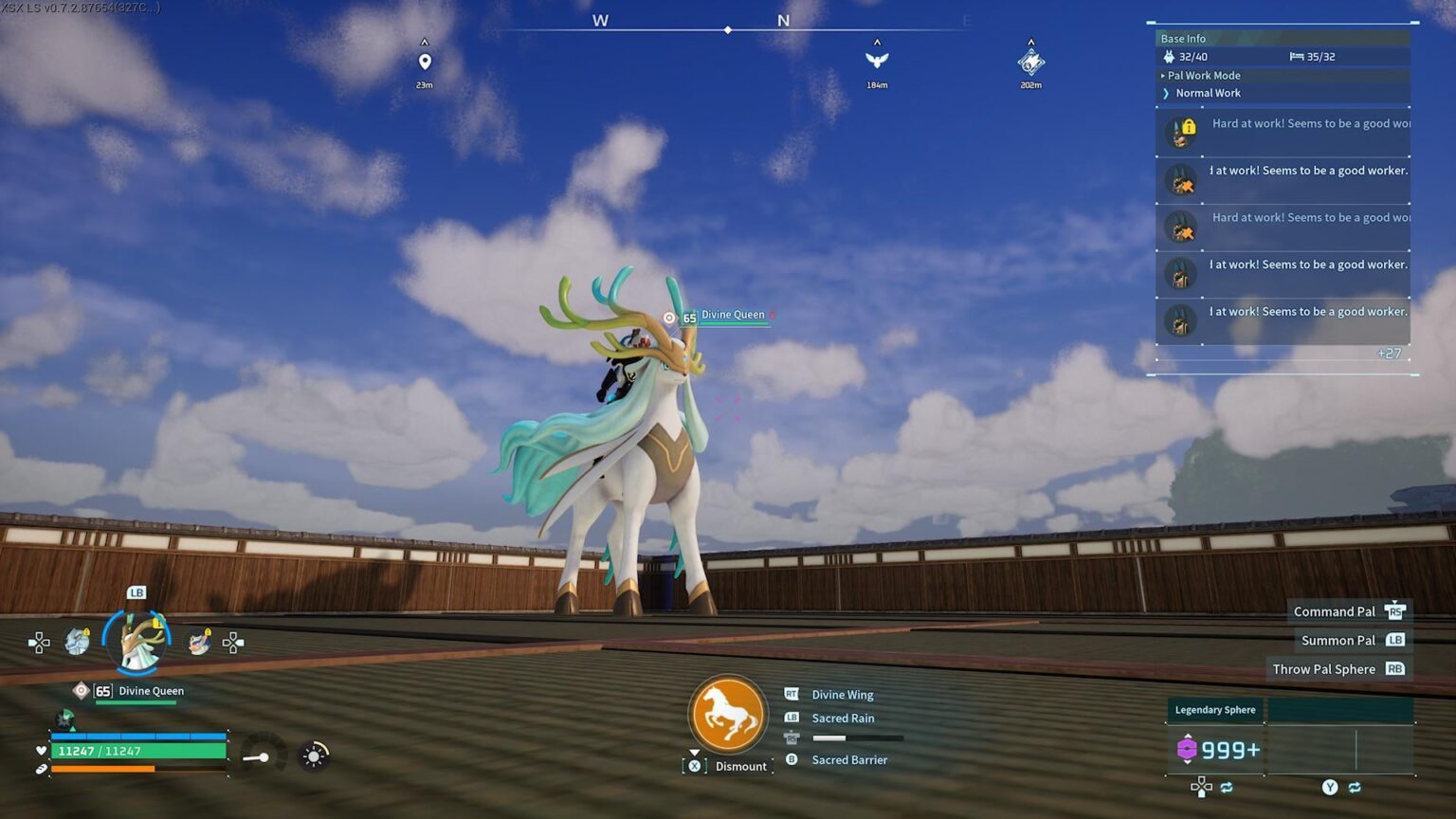Click the orange horse mount icon

coord(728,715)
